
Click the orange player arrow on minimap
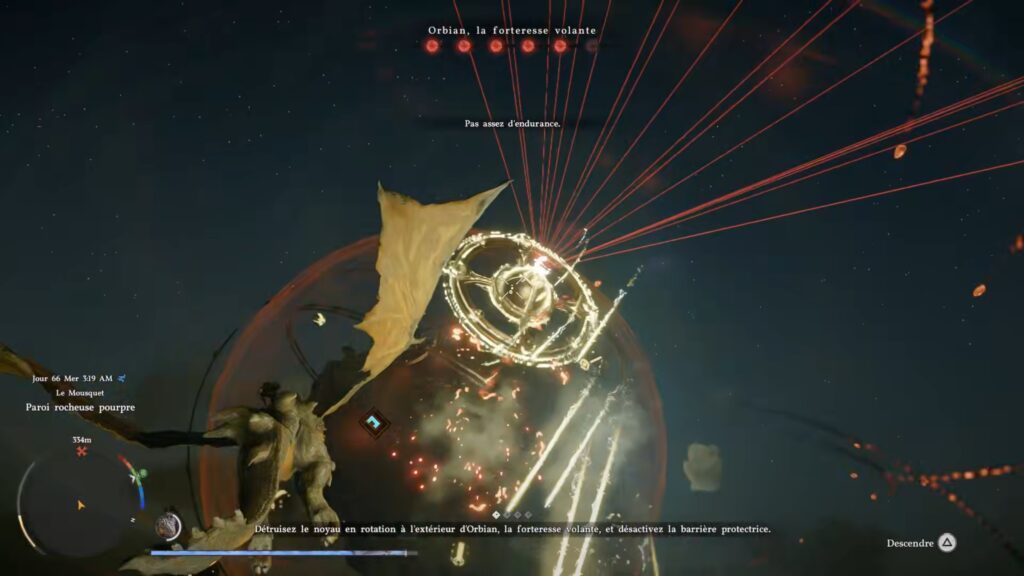click(x=81, y=505)
